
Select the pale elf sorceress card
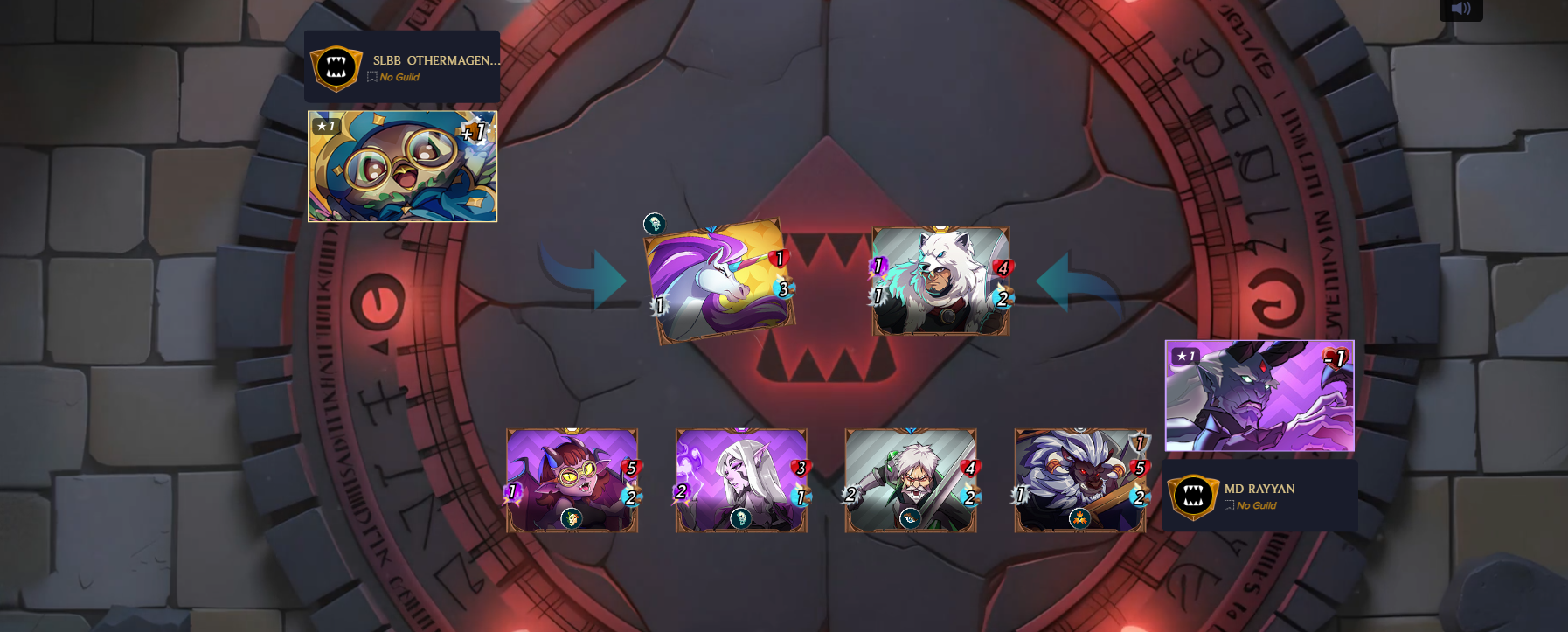pos(741,480)
